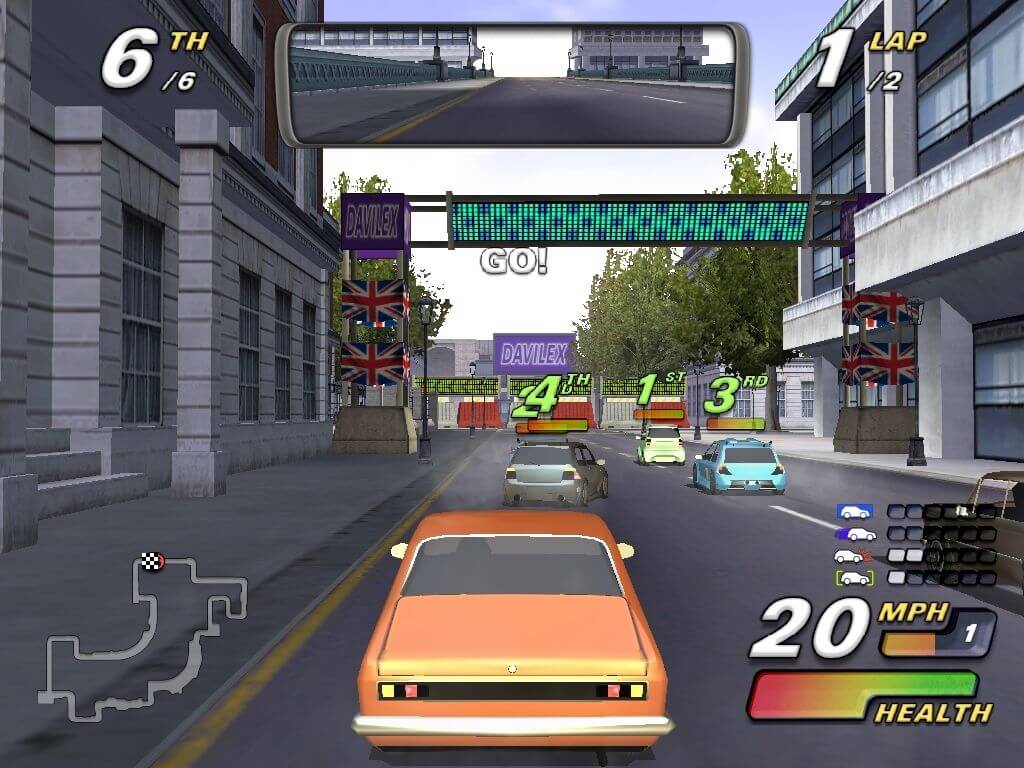Image resolution: width=1024 pixels, height=768 pixels.
Task: Select the car icon inside green brackets
Action: click(854, 578)
